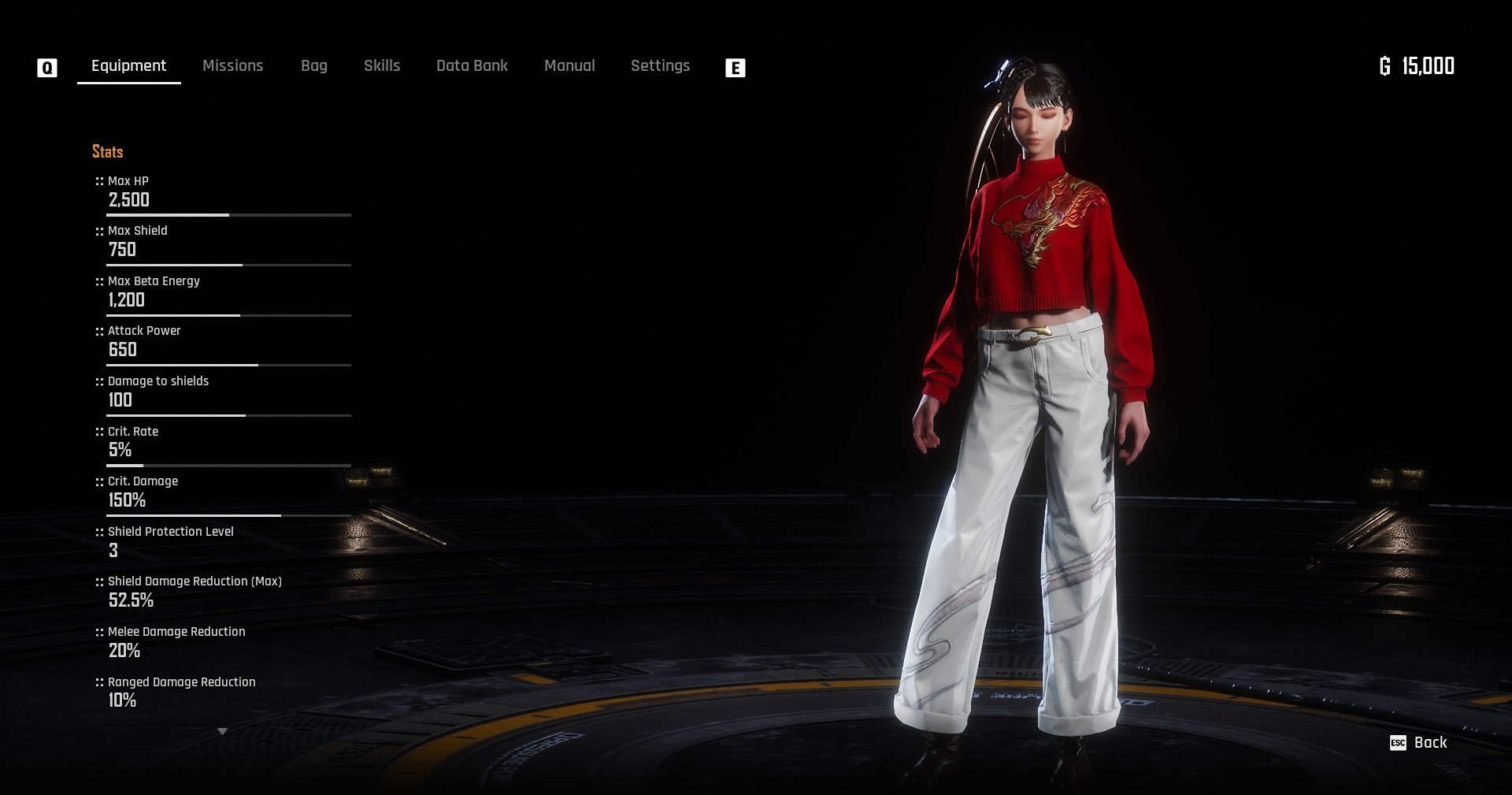Expand stats list with the down arrow

point(222,731)
